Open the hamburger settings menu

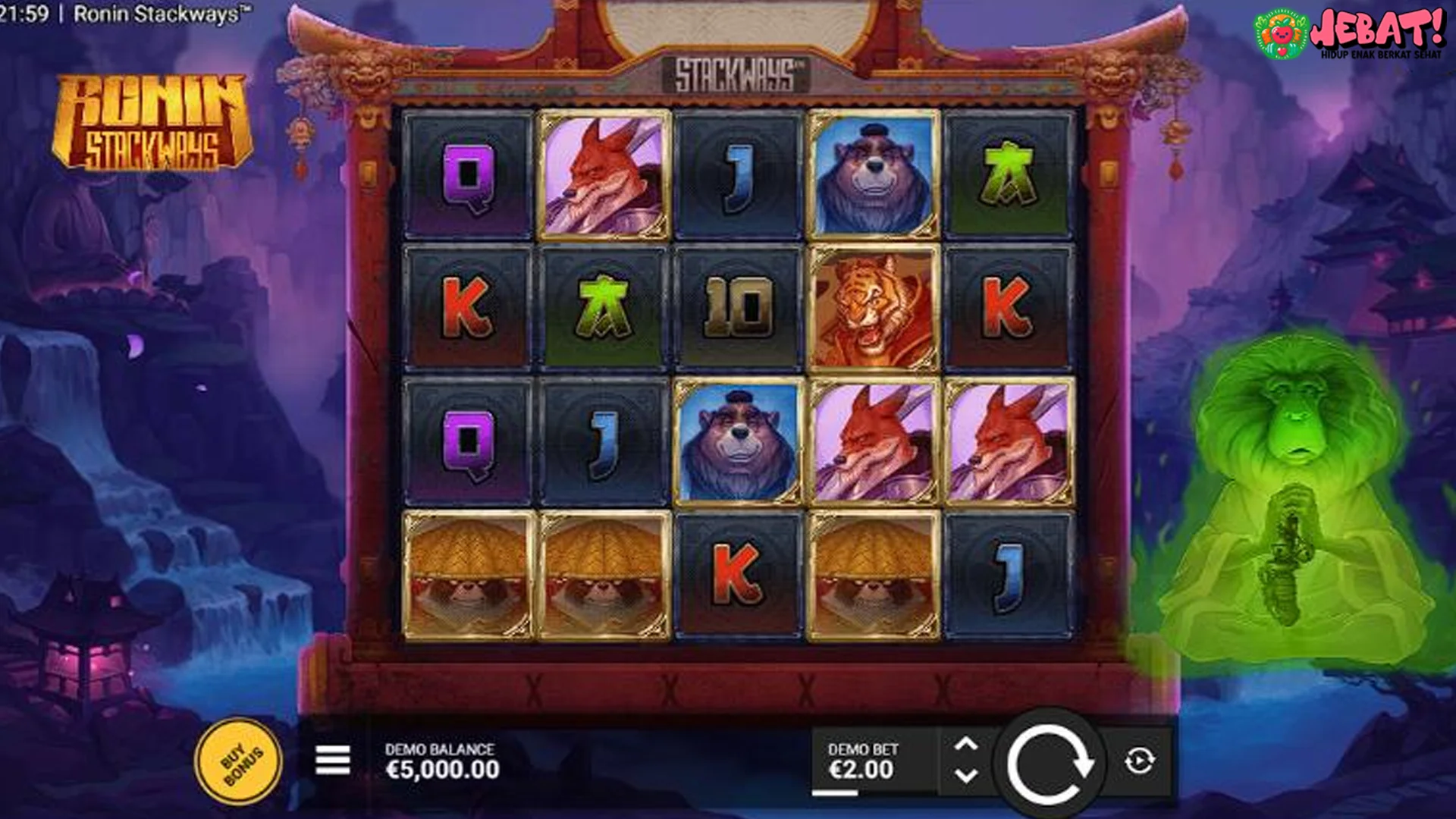(x=331, y=760)
